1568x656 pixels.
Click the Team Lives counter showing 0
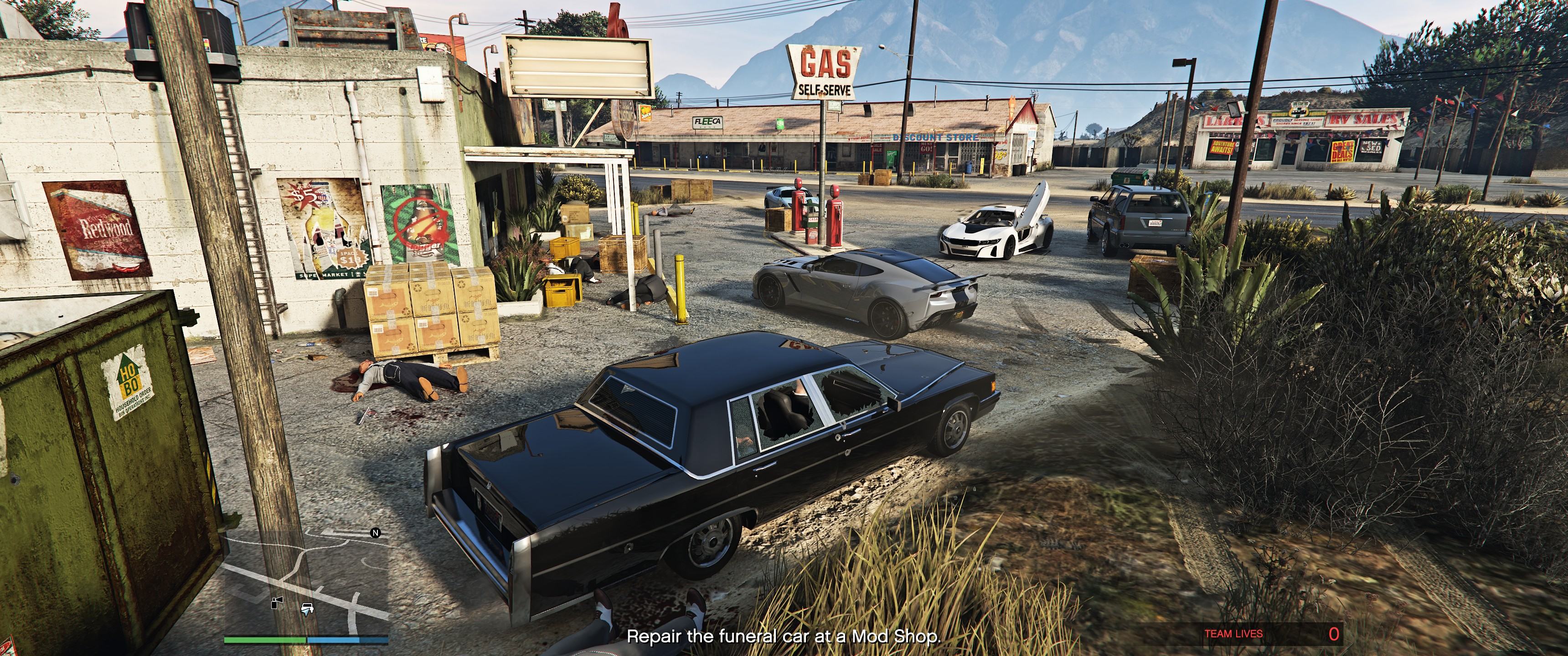point(1233,634)
